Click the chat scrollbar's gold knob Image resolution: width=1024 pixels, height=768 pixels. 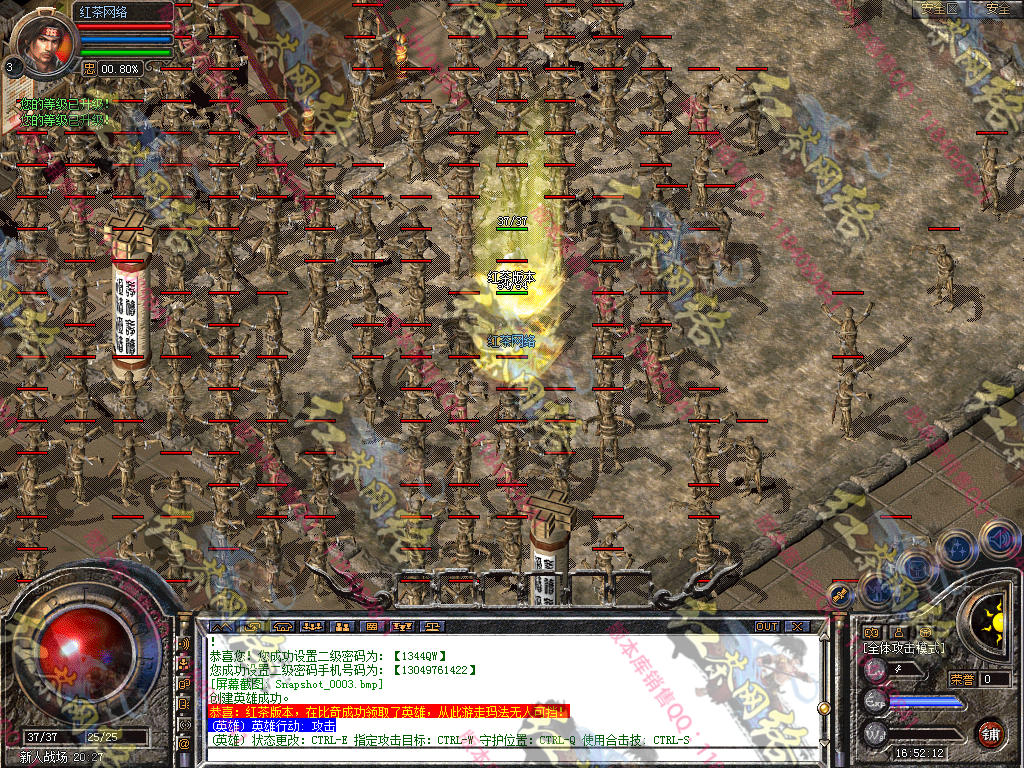(x=824, y=708)
